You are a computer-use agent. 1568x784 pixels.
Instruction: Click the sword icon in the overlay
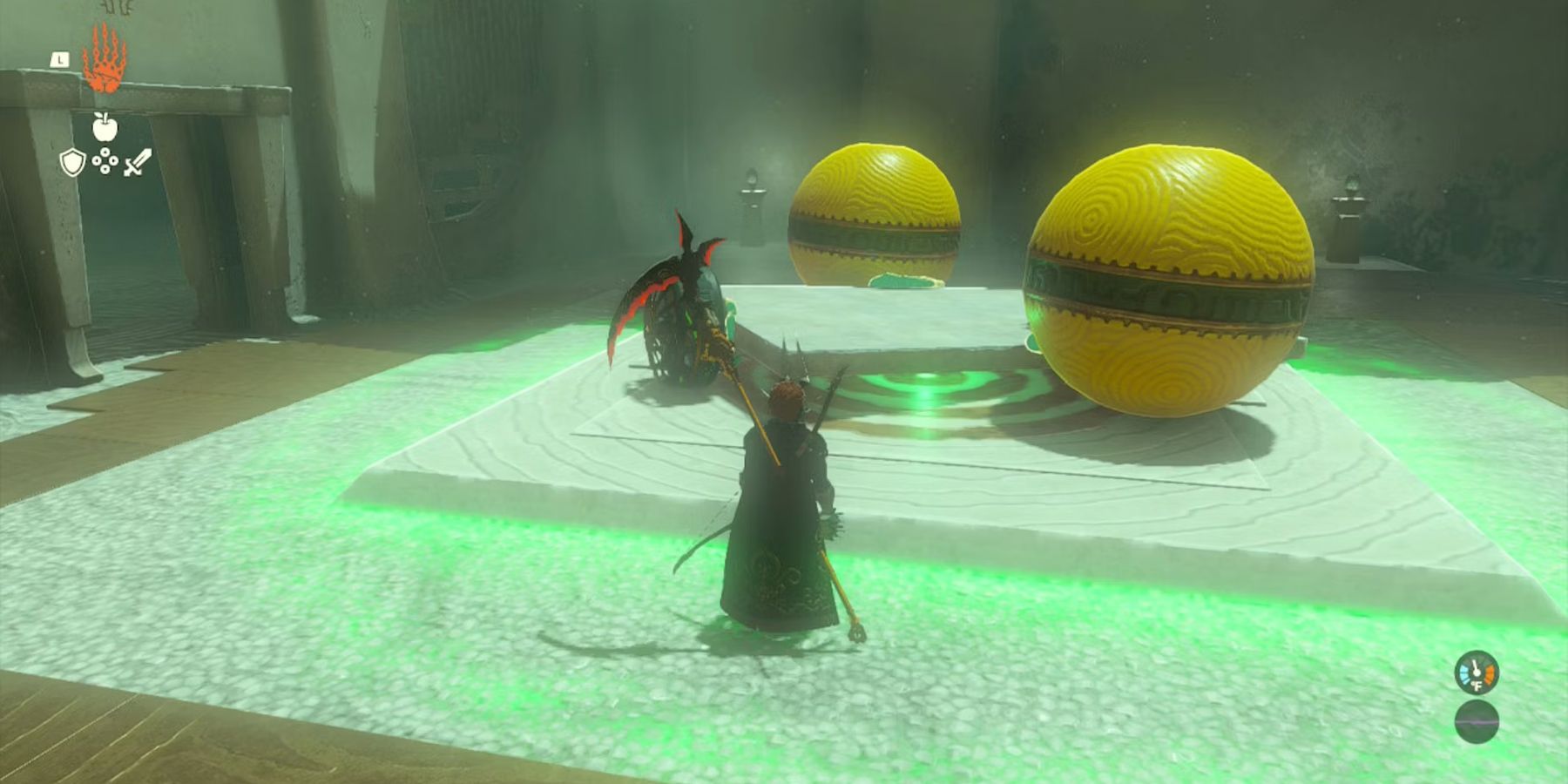[138, 161]
